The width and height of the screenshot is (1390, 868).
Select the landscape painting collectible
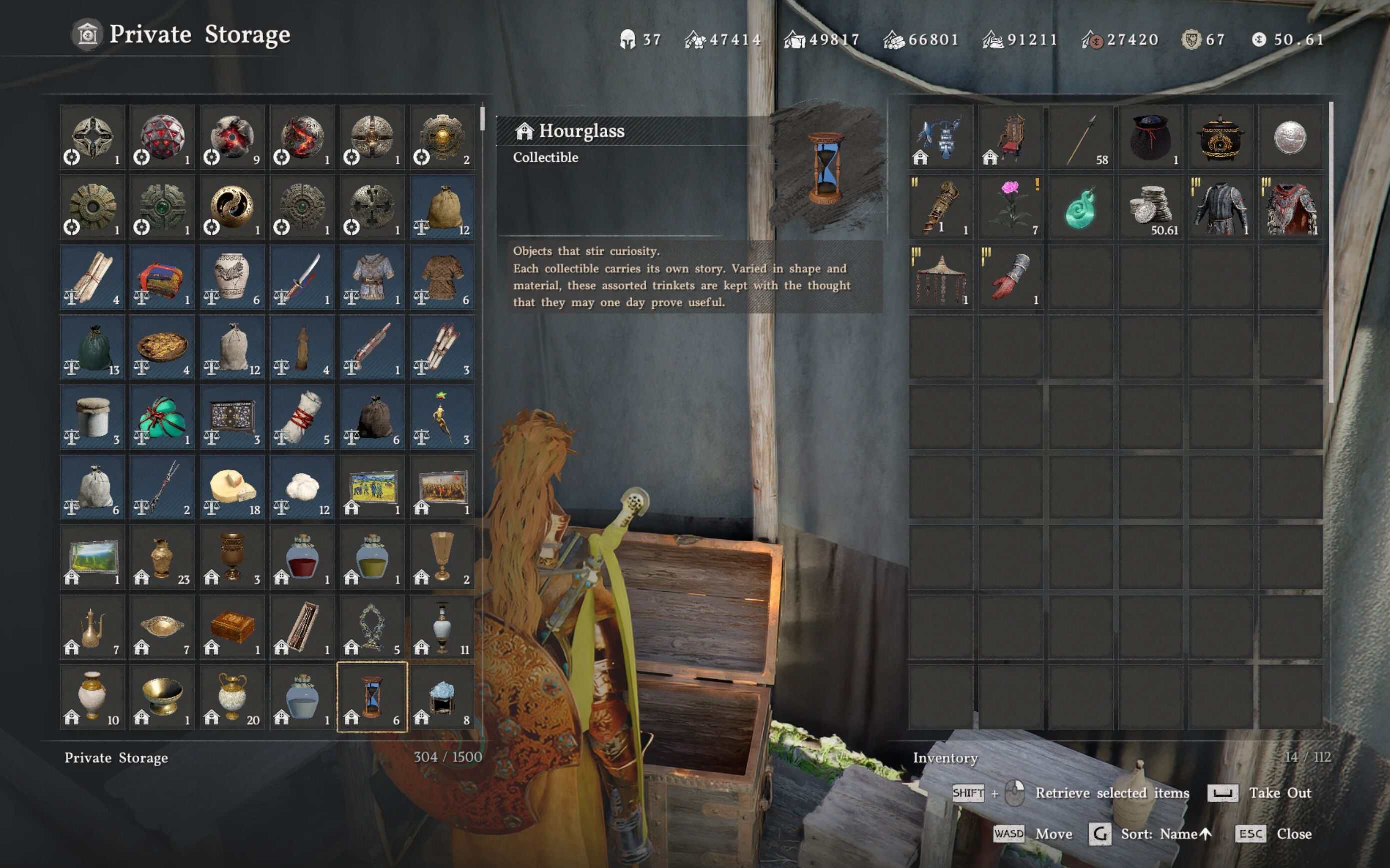pos(92,557)
